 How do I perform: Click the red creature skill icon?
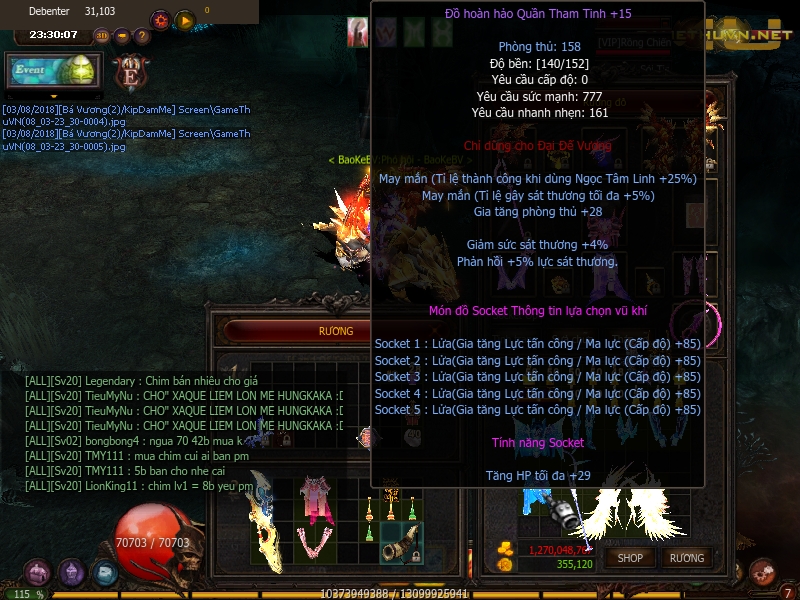coord(763,571)
